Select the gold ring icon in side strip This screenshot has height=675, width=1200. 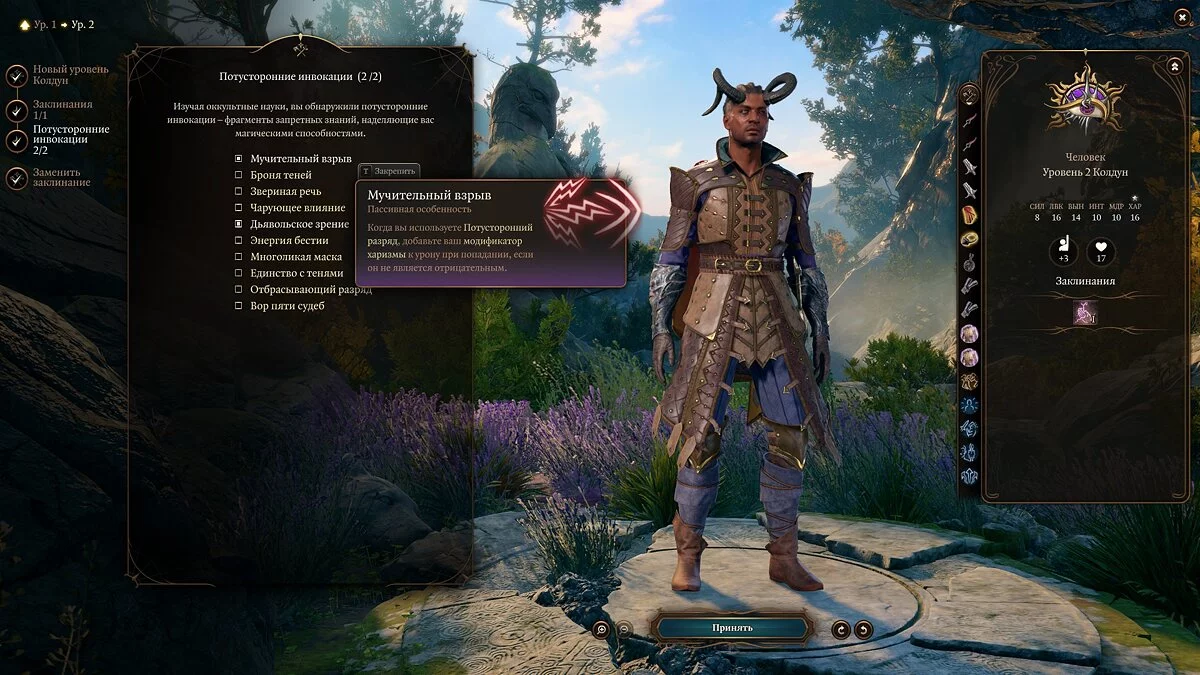click(969, 239)
